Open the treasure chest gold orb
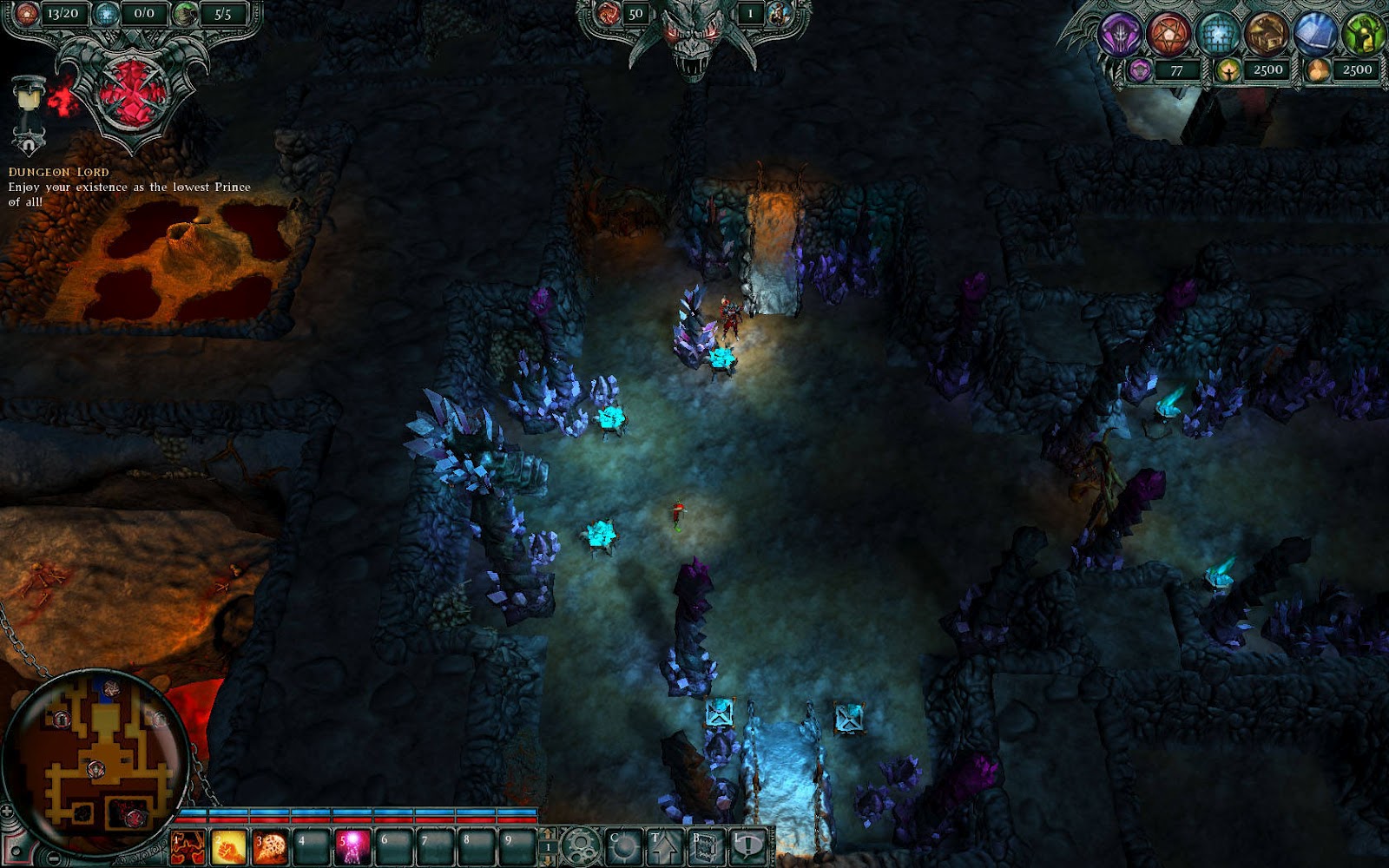 tap(1266, 35)
